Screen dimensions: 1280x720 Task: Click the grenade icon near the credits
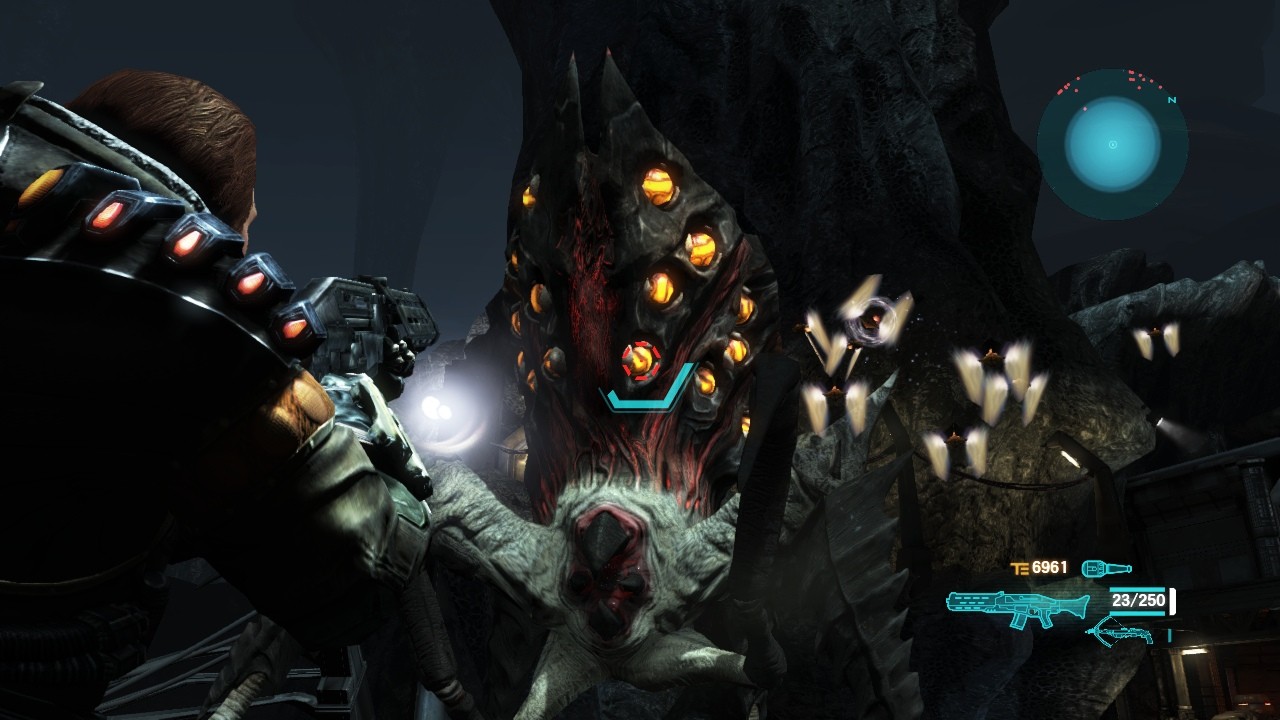1105,567
